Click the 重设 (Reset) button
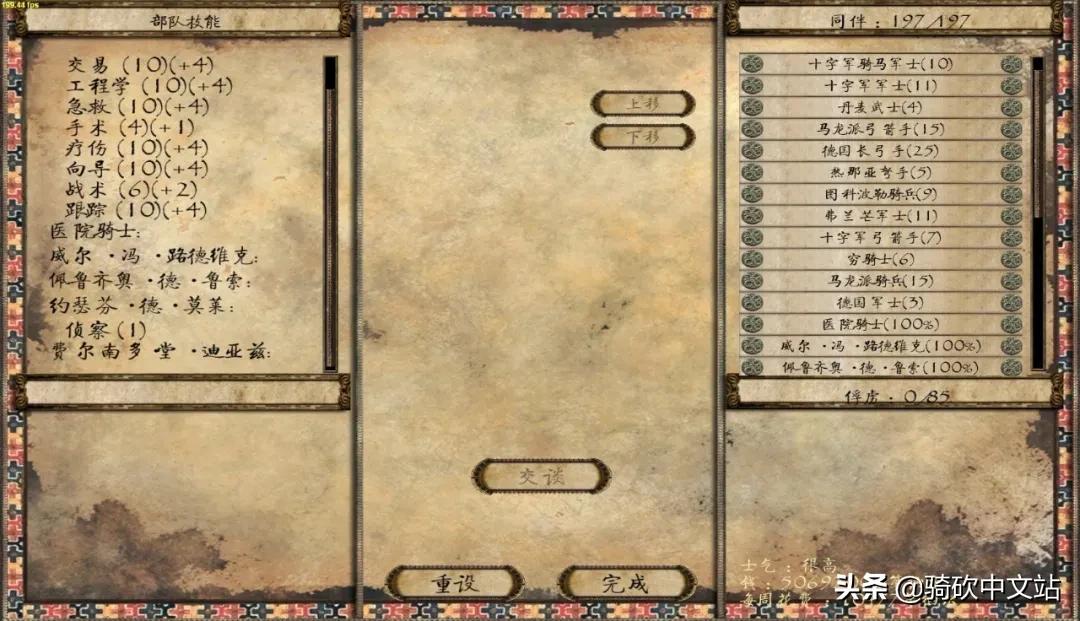1080x621 pixels. [456, 583]
